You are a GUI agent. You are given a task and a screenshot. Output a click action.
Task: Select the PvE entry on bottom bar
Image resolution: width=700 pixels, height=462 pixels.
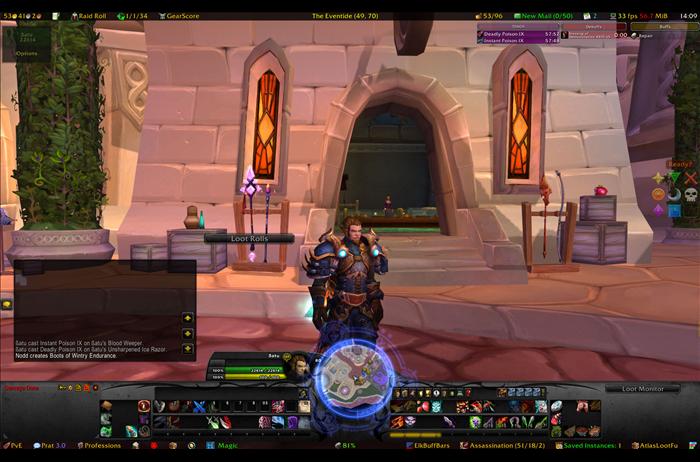coord(14,445)
